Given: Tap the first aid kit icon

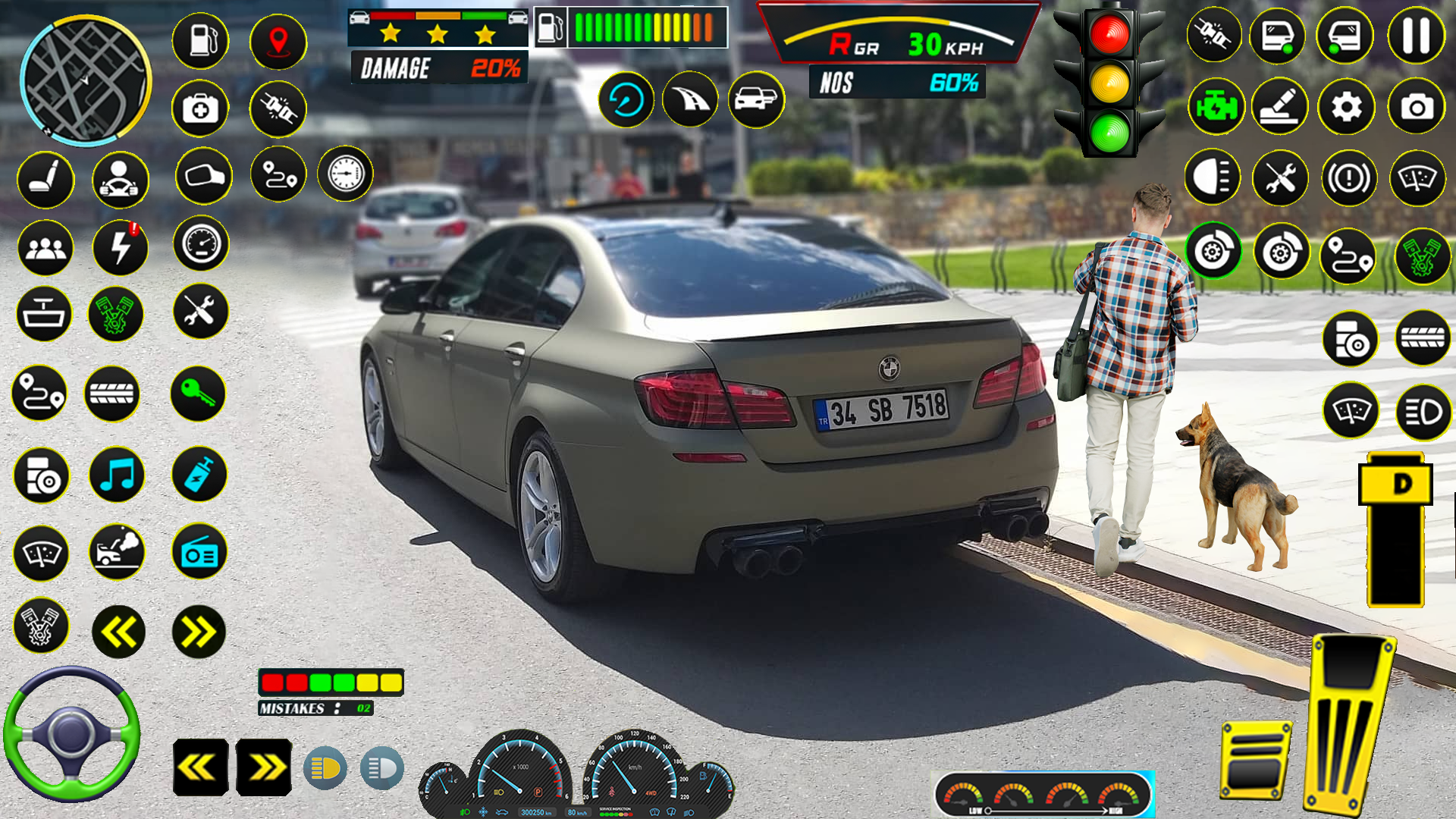Looking at the screenshot, I should (x=199, y=108).
